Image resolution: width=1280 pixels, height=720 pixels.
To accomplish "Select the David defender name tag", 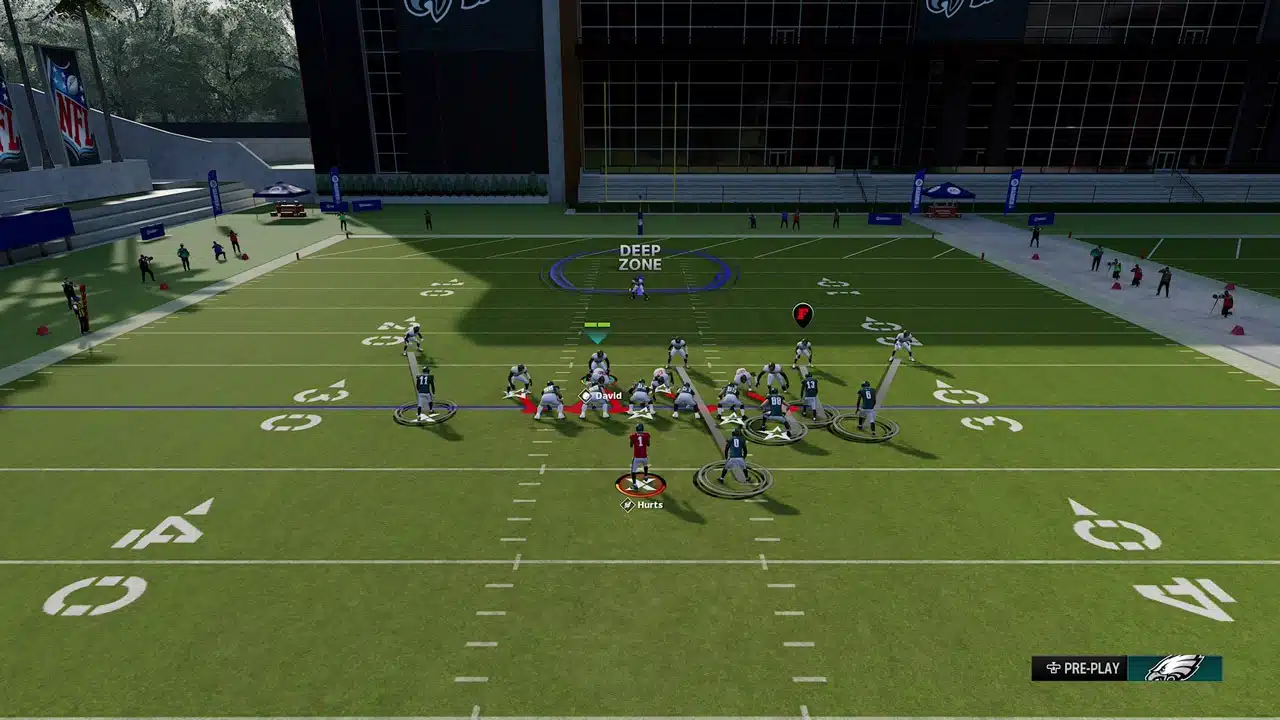I will point(601,395).
